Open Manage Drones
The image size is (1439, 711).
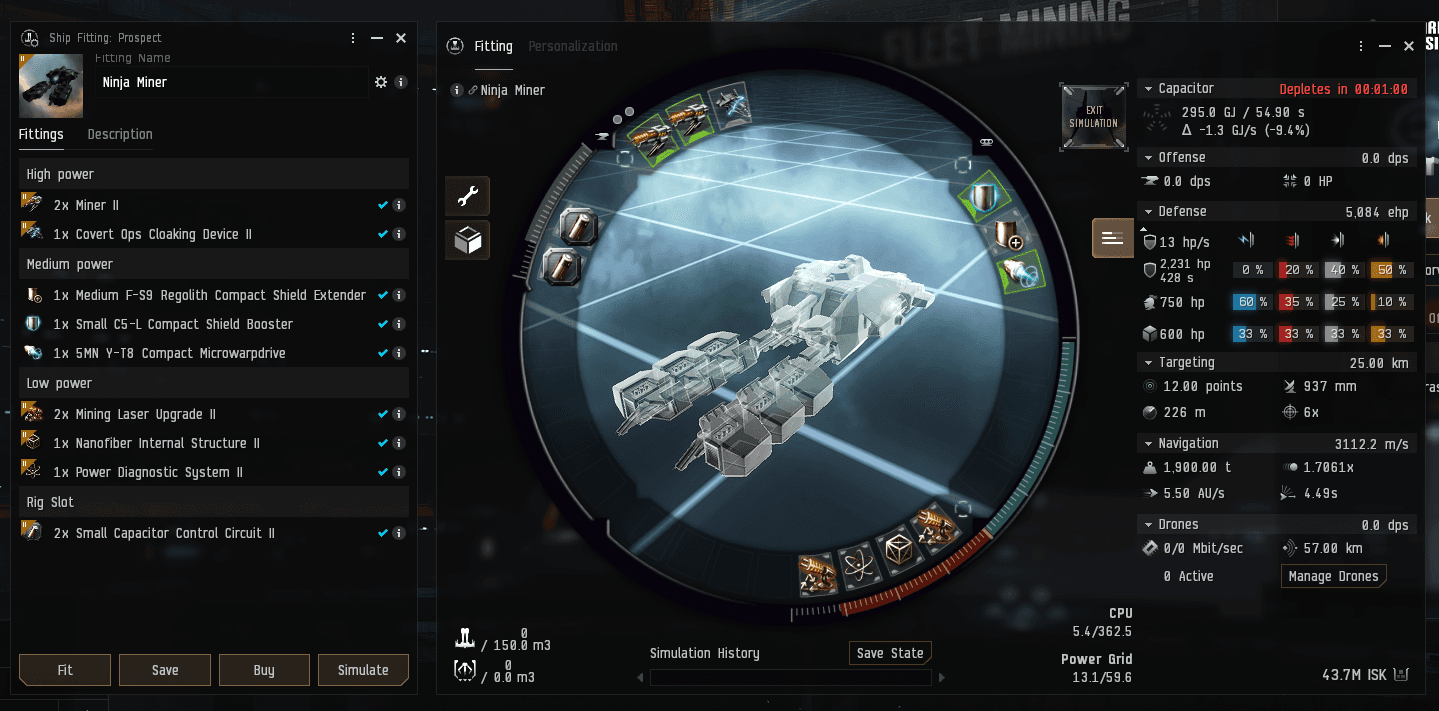point(1333,576)
